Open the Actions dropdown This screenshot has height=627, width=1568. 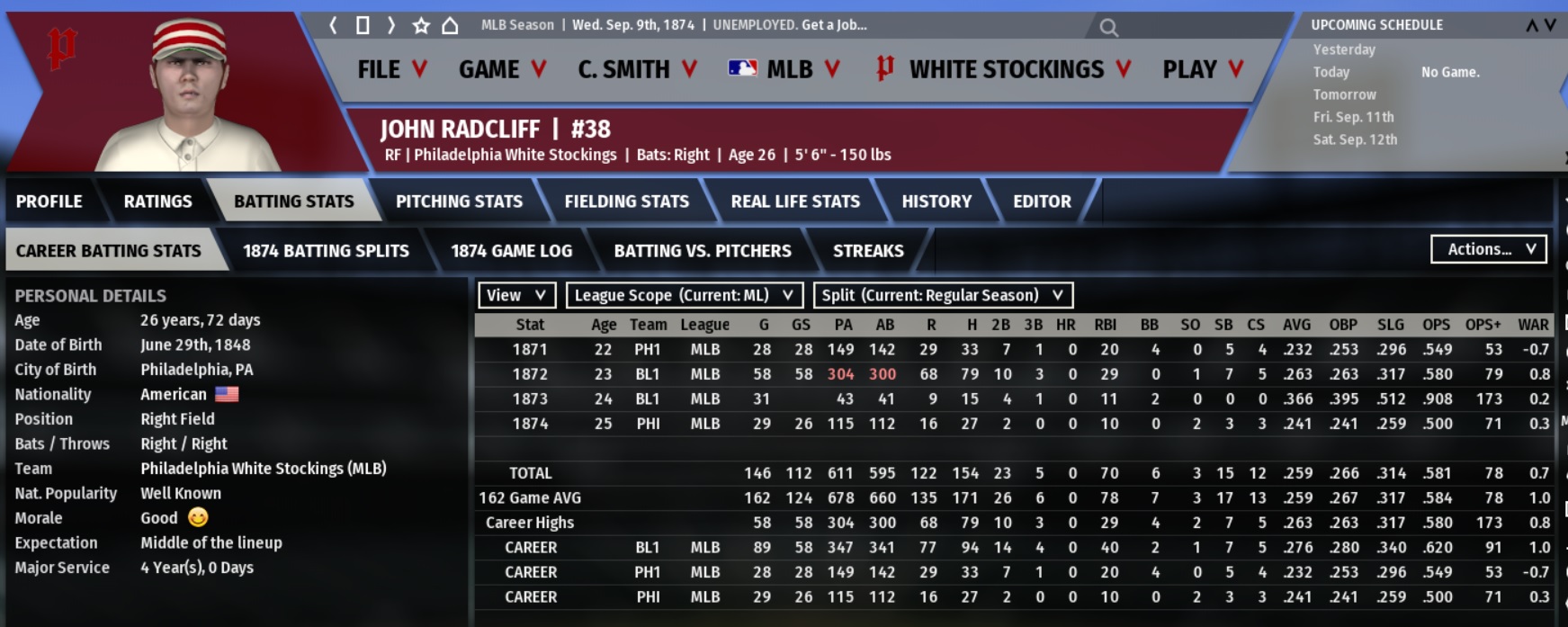point(1489,249)
